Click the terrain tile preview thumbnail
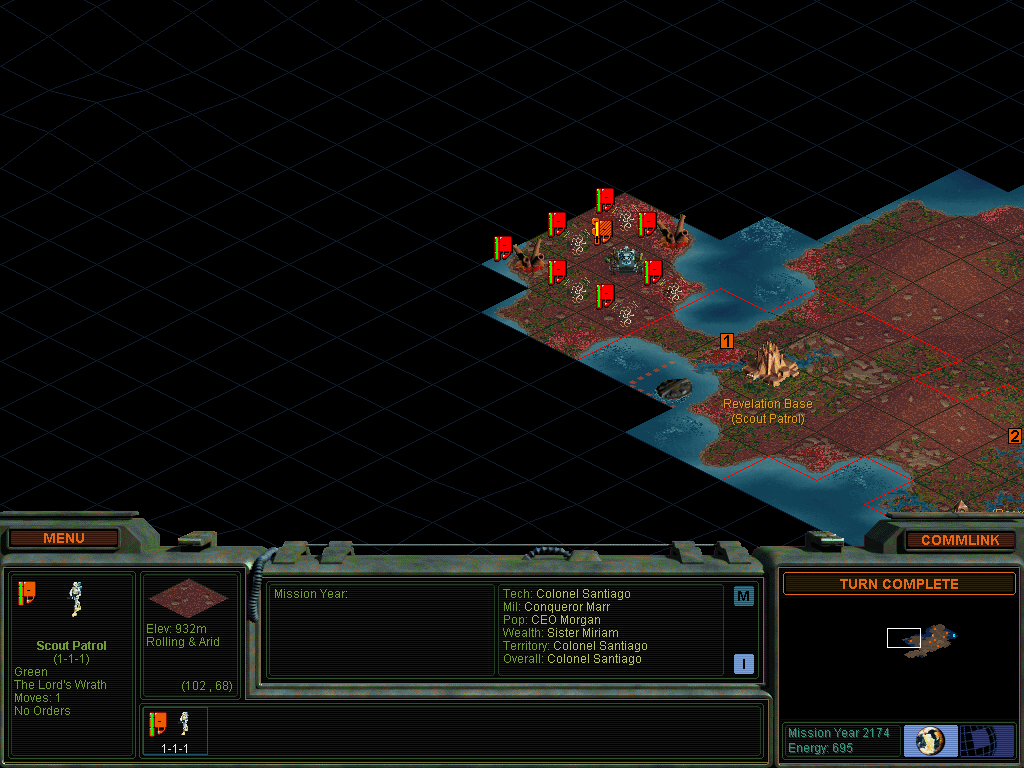The image size is (1024, 768). click(x=188, y=597)
